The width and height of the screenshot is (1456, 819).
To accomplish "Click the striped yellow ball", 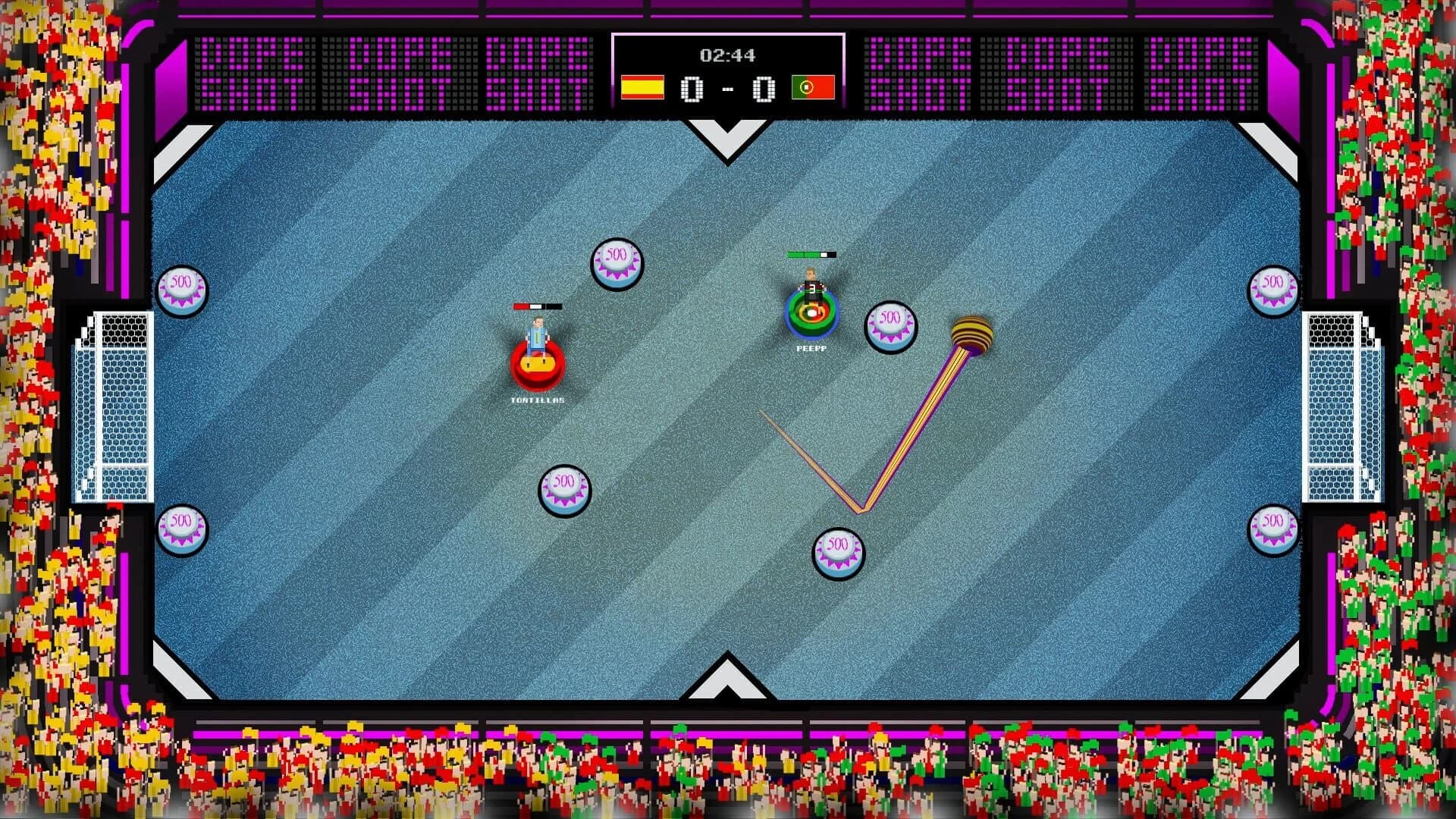I will tap(973, 331).
